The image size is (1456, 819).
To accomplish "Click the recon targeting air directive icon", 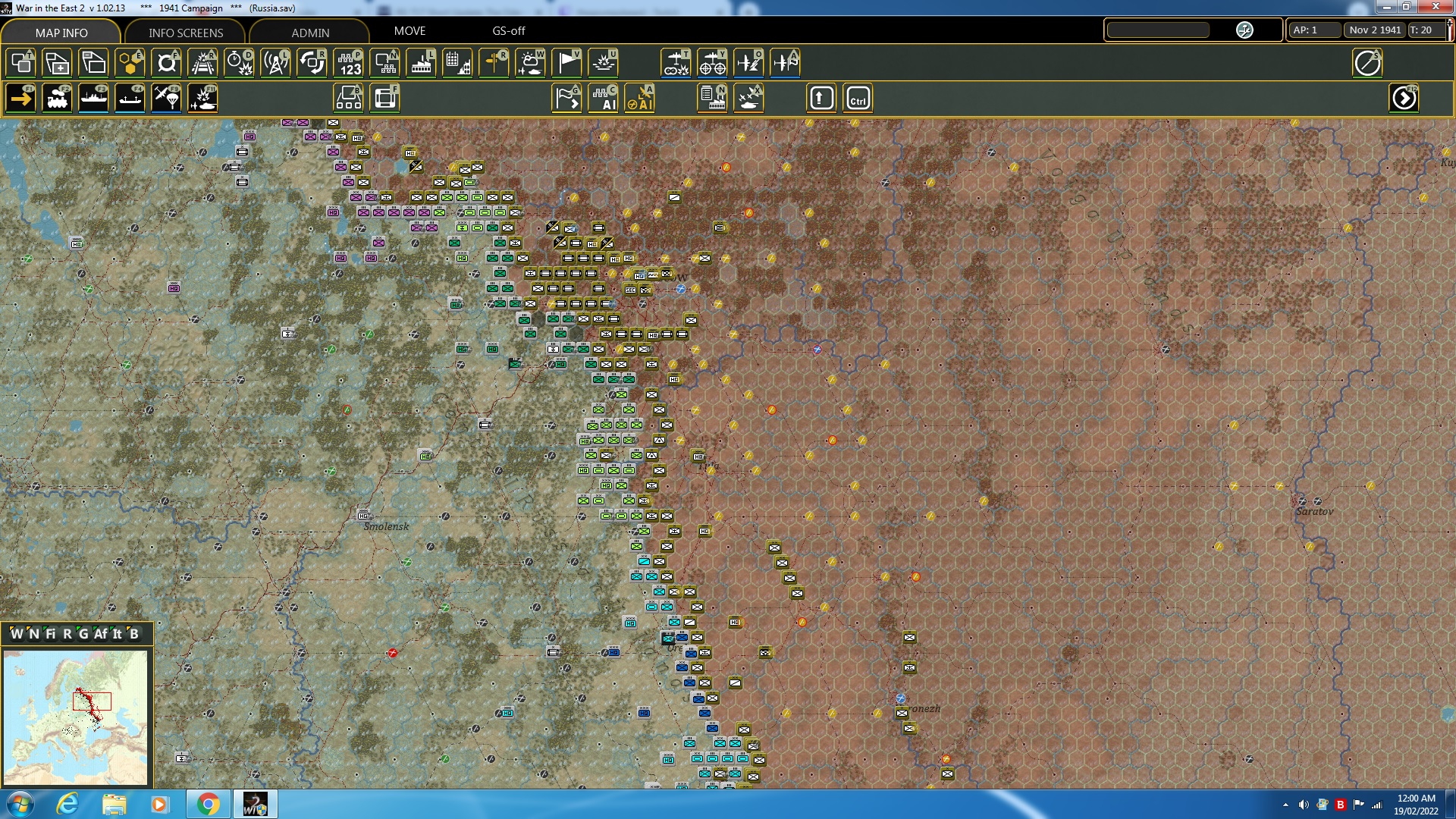I will [x=713, y=63].
